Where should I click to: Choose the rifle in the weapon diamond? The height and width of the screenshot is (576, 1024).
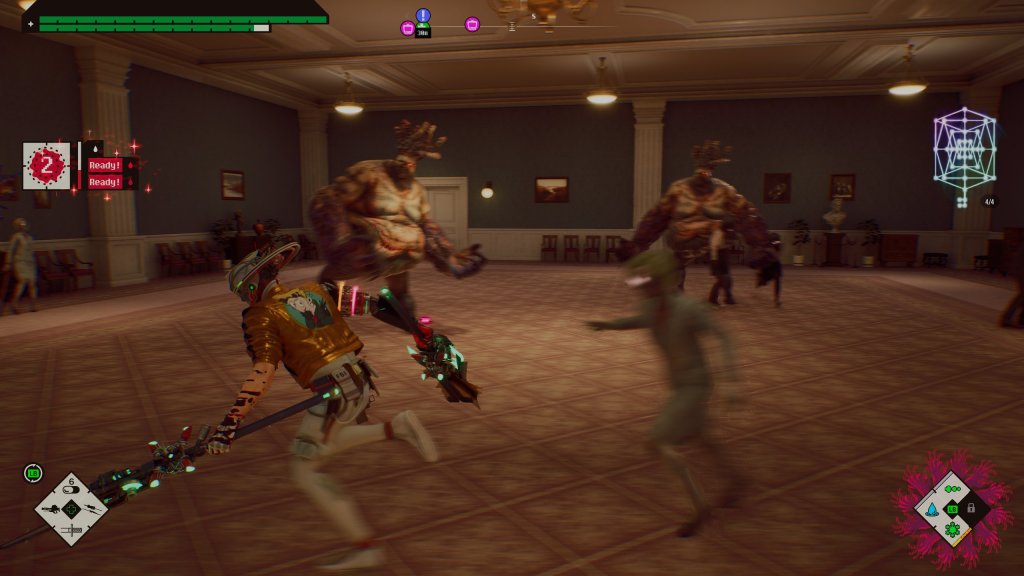pos(52,508)
